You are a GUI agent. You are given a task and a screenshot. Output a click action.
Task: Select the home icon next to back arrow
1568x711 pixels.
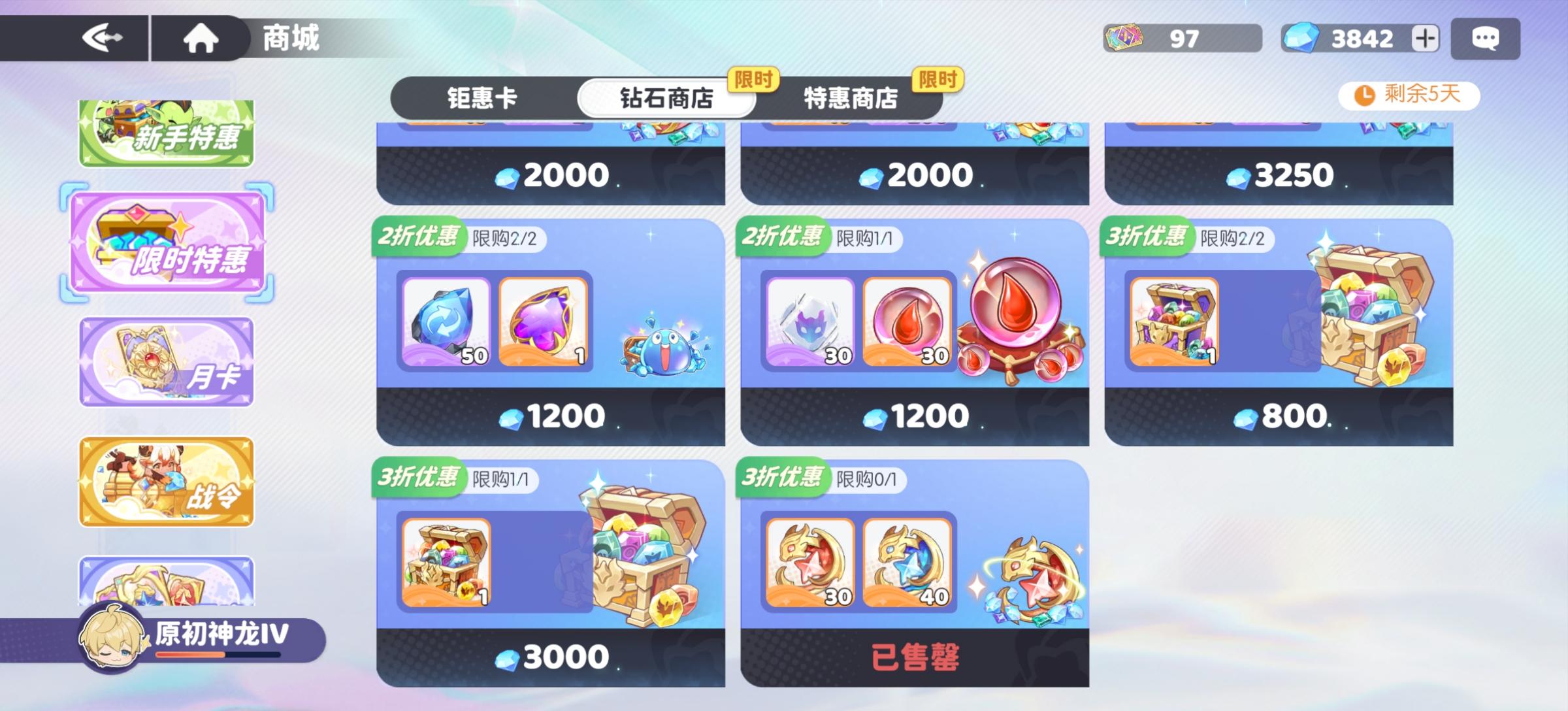[201, 37]
